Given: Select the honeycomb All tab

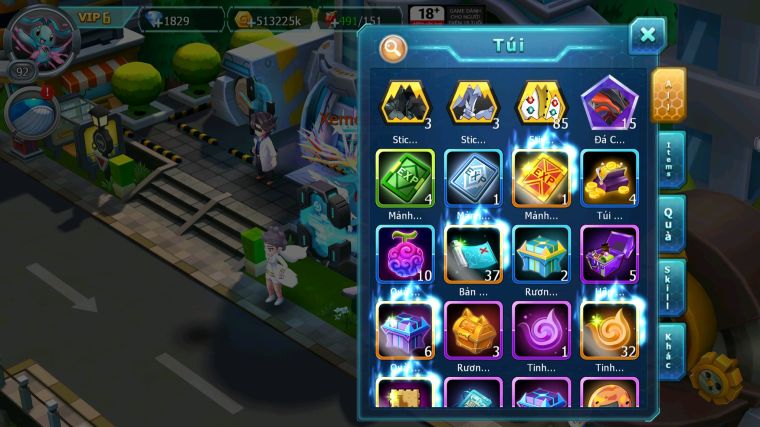Looking at the screenshot, I should [x=667, y=95].
